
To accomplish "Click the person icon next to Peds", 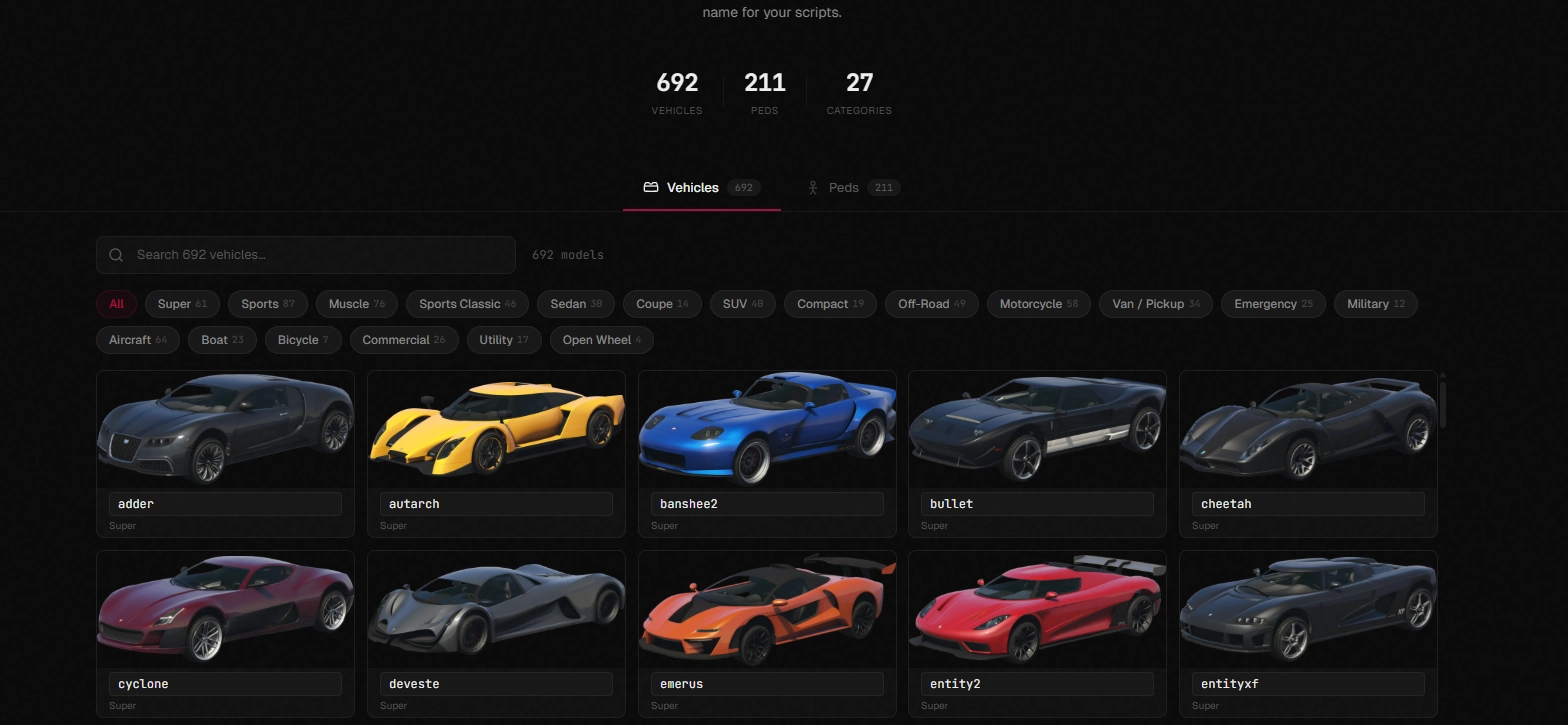I will [814, 187].
